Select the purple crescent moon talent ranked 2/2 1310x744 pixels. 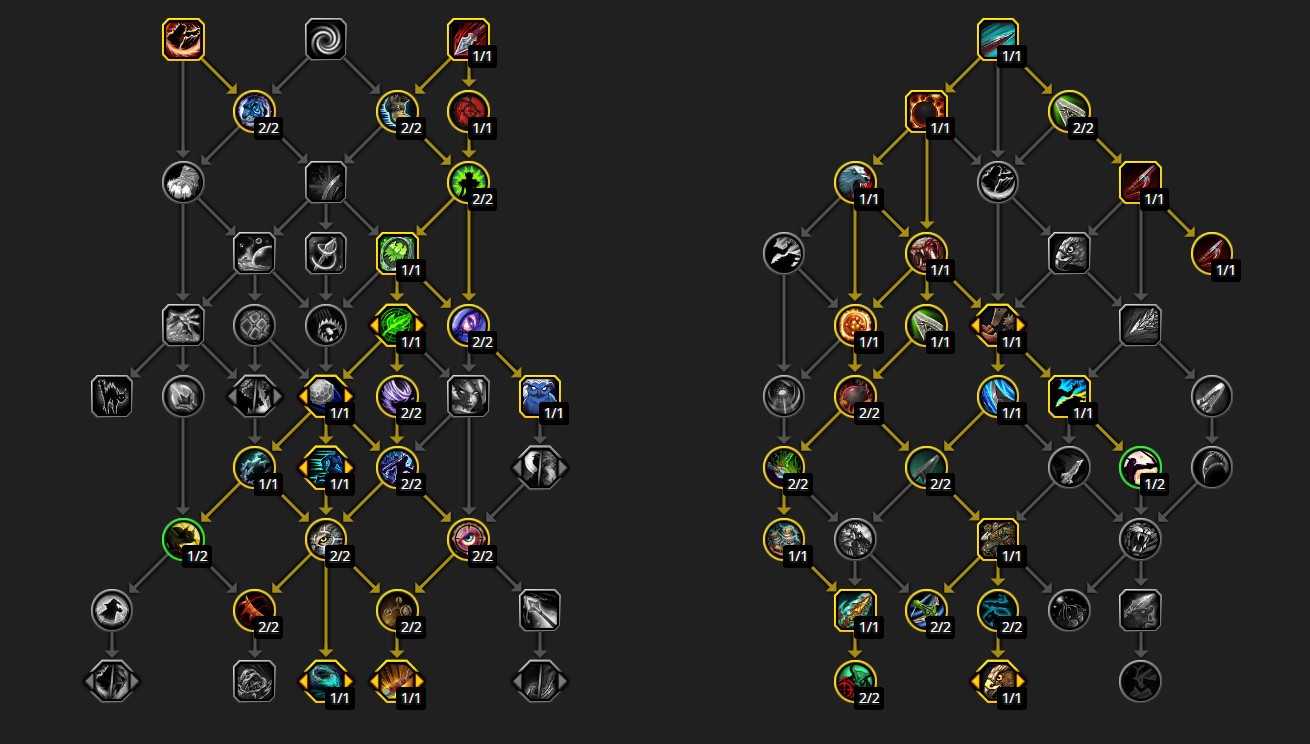[468, 326]
